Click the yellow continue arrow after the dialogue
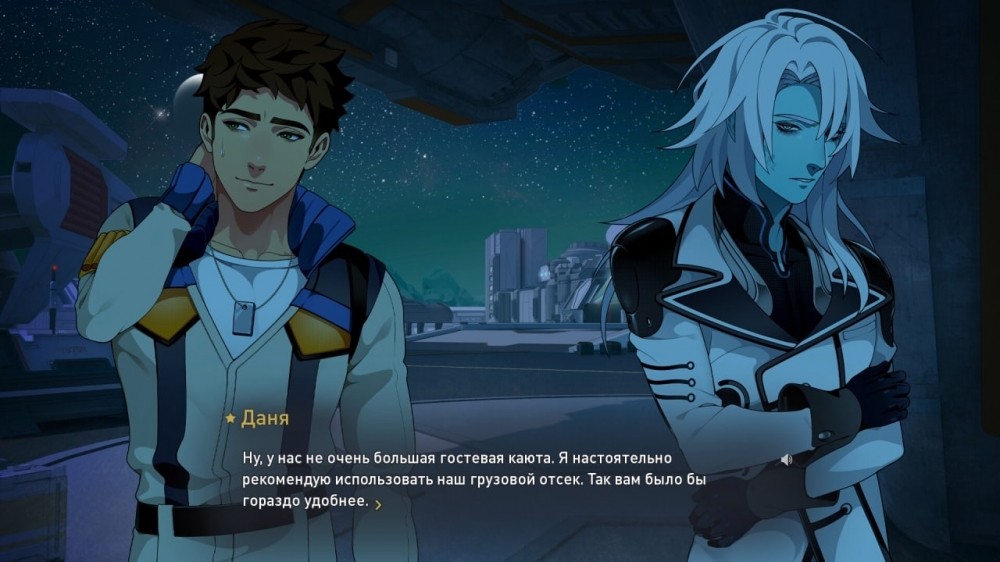 point(378,504)
